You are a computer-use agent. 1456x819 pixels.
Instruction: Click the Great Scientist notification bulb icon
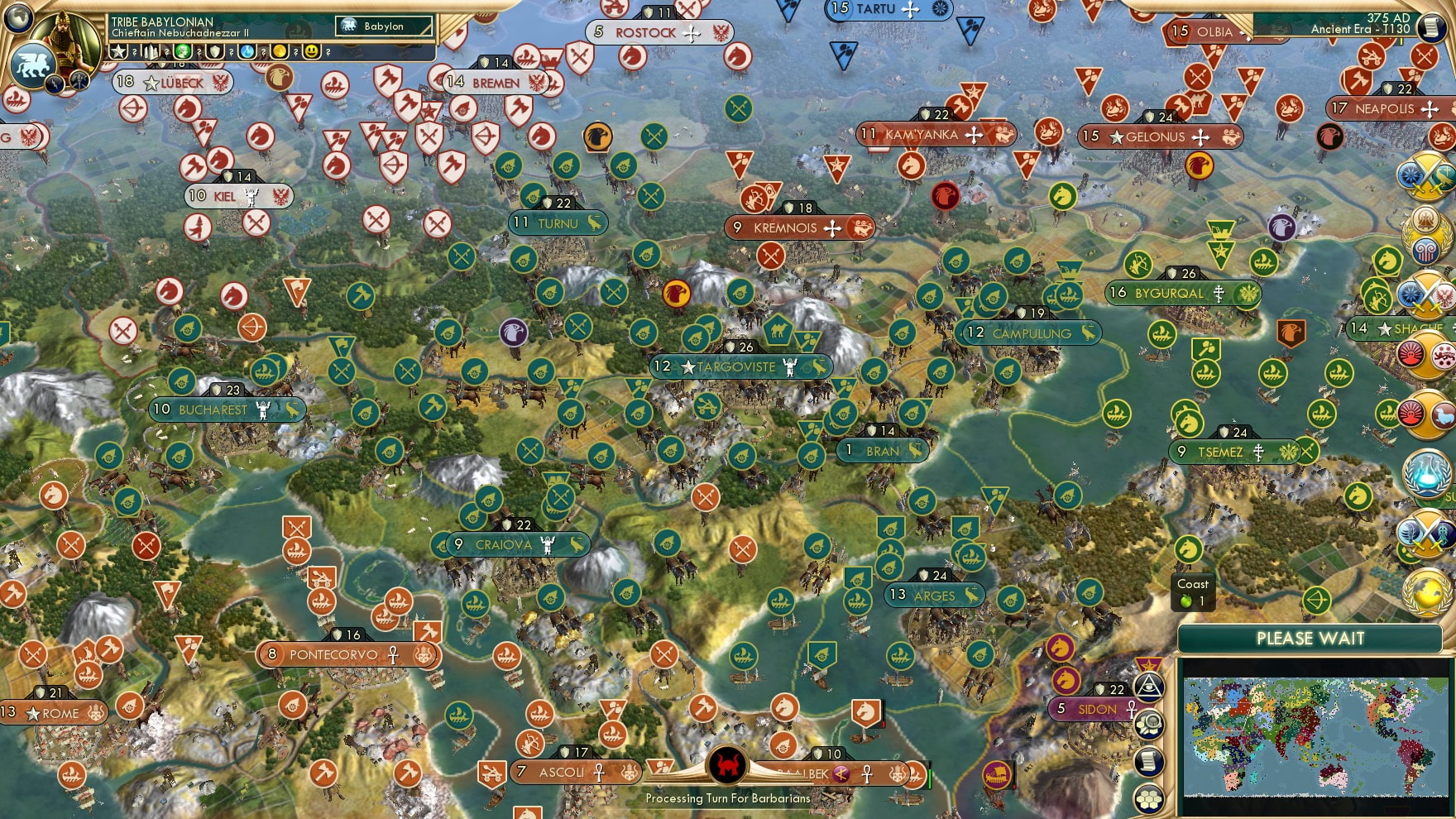coord(1427,473)
